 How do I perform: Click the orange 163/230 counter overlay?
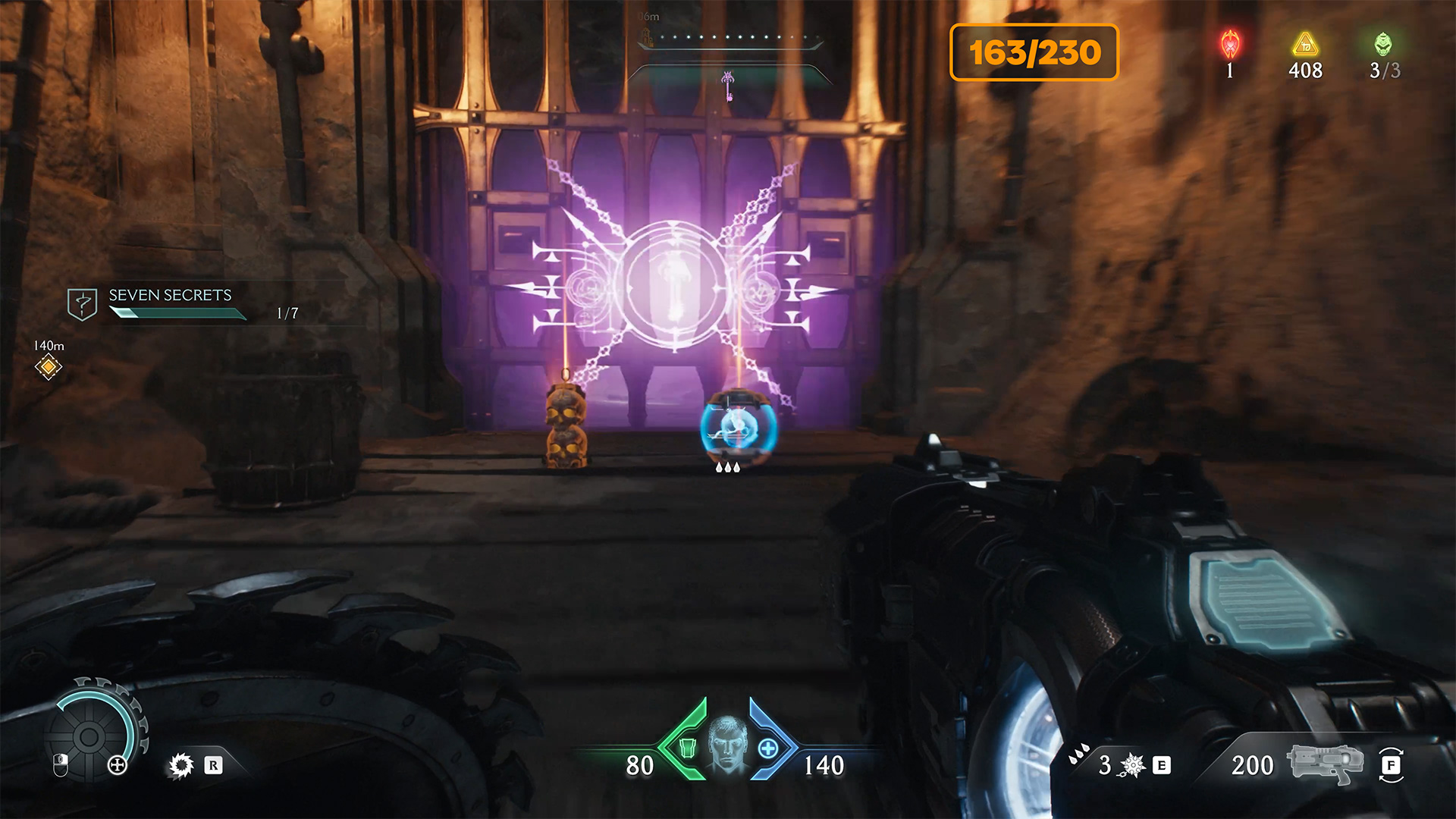click(1034, 52)
